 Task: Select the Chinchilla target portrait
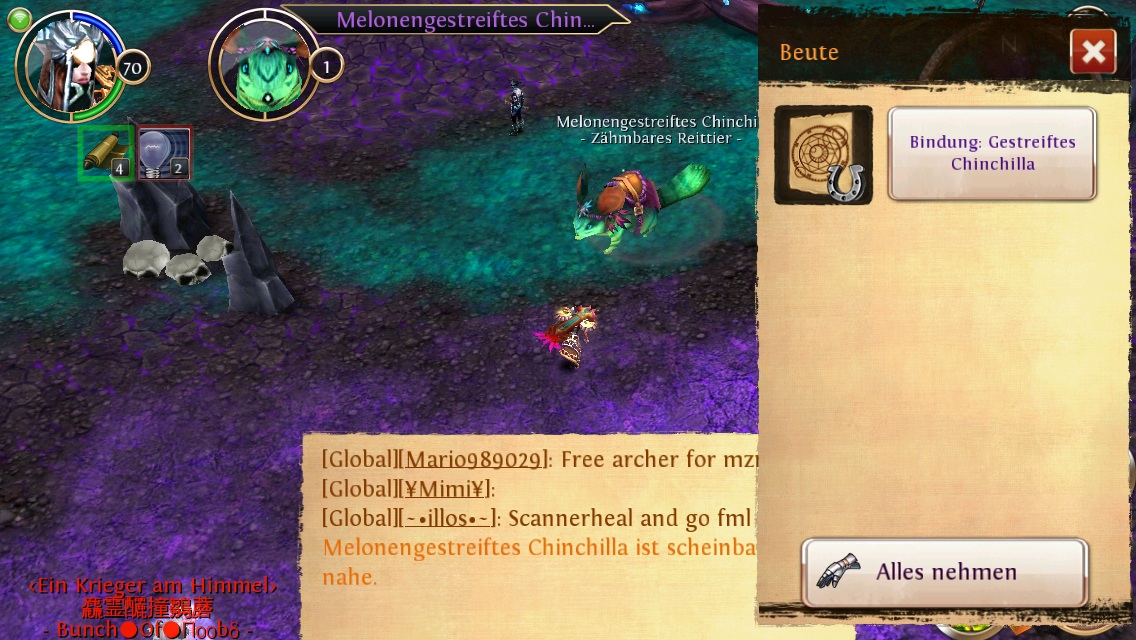pos(262,66)
